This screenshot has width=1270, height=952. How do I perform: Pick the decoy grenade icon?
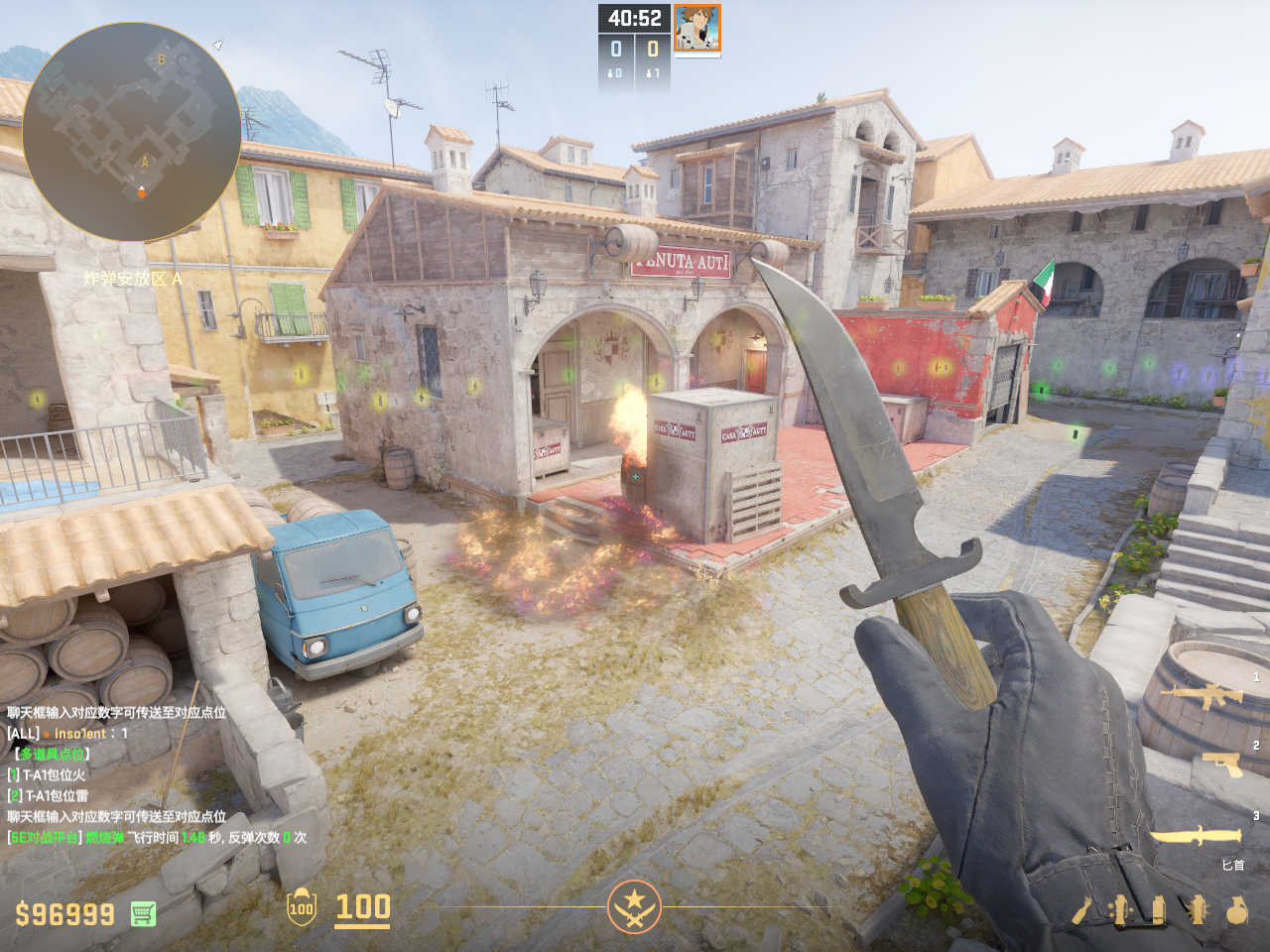[1121, 910]
